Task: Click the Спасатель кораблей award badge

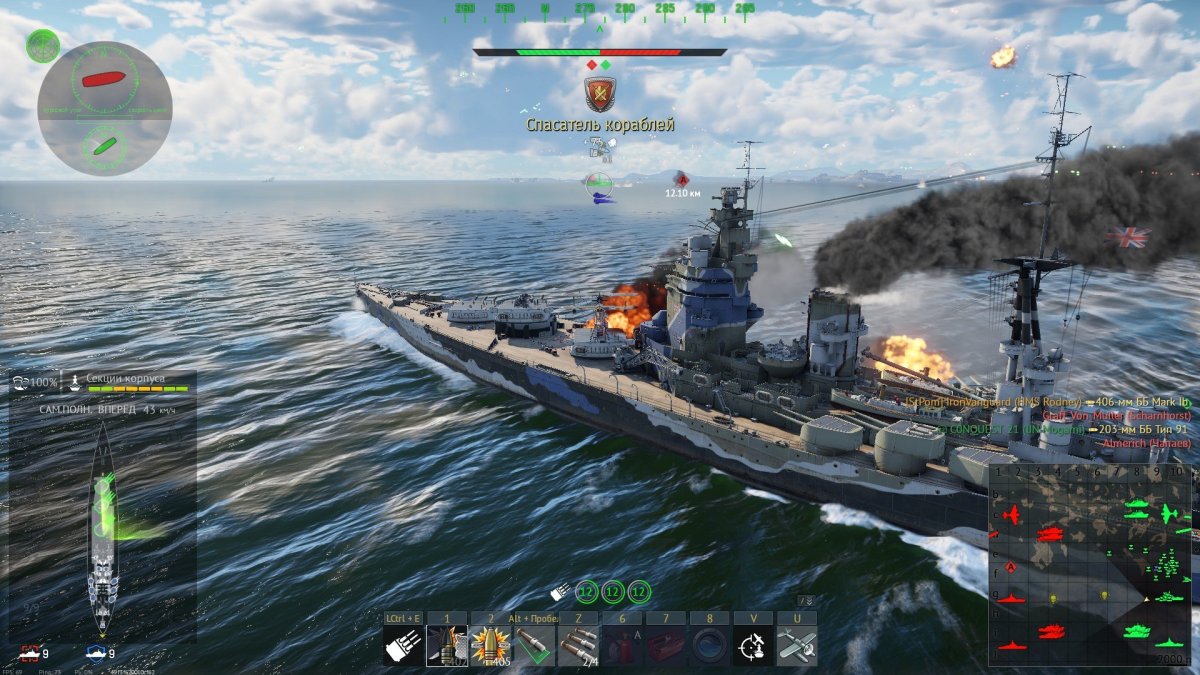Action: pyautogui.click(x=600, y=94)
